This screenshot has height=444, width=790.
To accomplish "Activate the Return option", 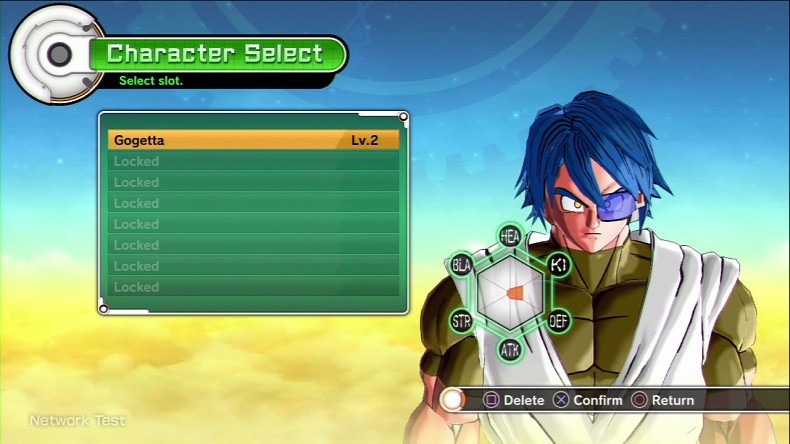I will click(x=662, y=400).
